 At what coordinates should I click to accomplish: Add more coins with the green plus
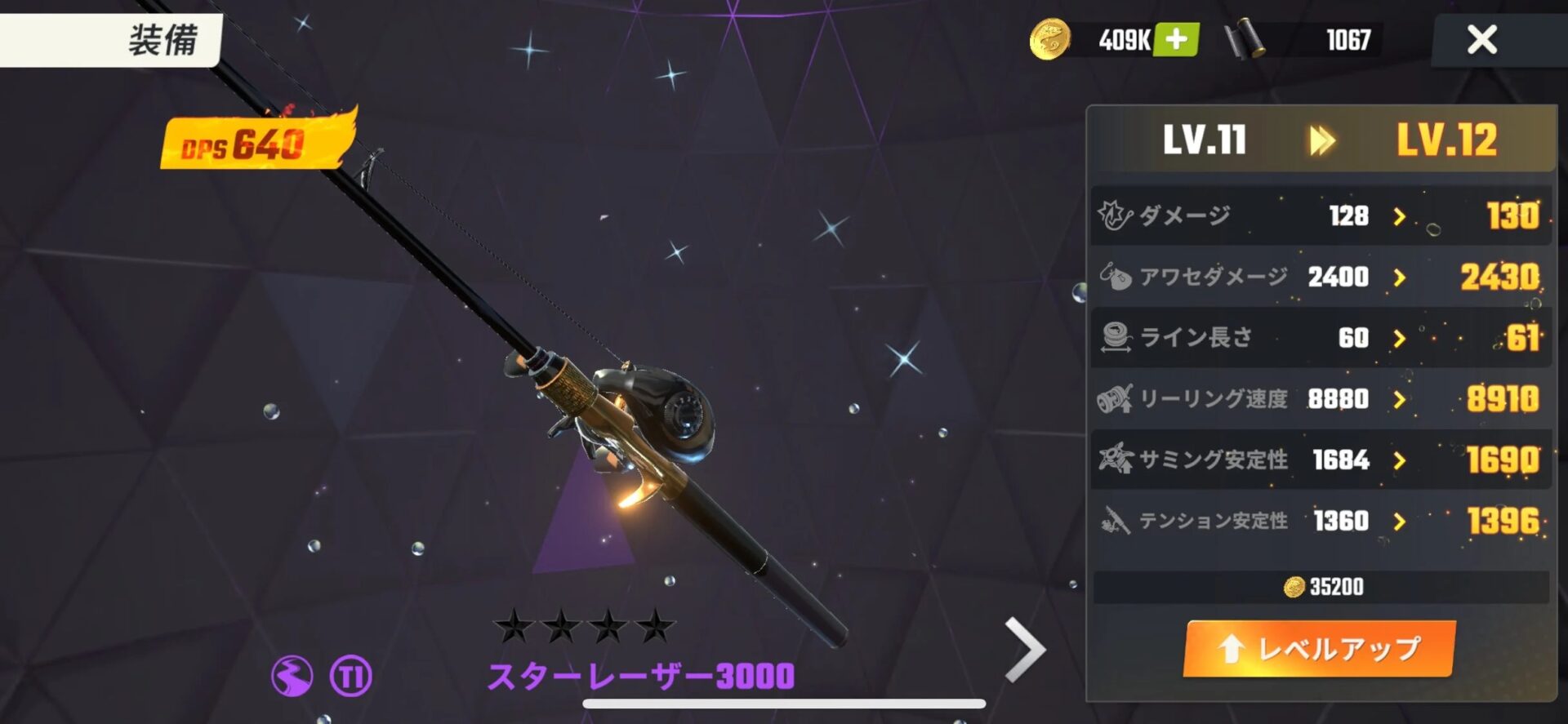tap(1176, 39)
